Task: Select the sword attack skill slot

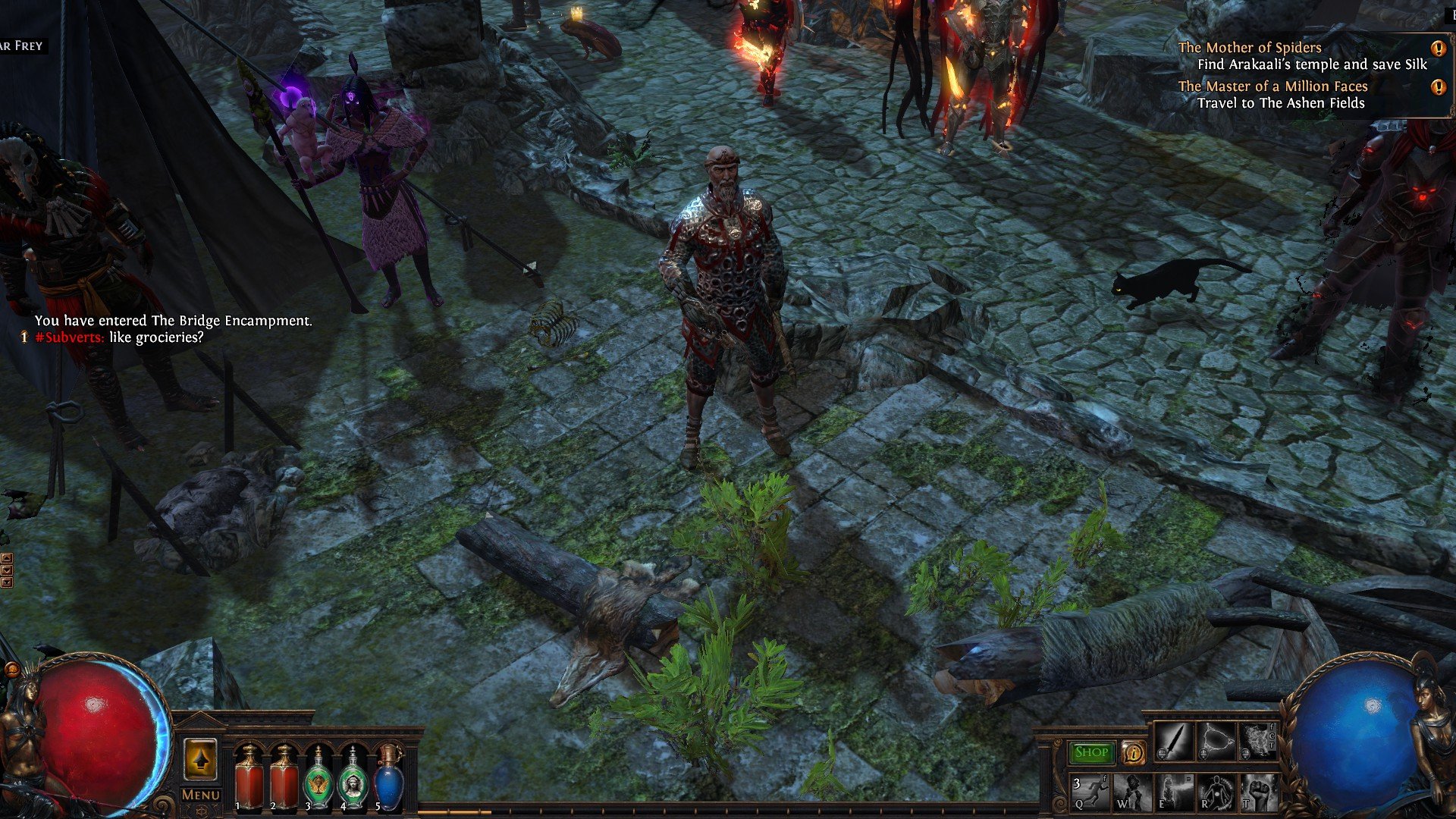Action: (1172, 742)
